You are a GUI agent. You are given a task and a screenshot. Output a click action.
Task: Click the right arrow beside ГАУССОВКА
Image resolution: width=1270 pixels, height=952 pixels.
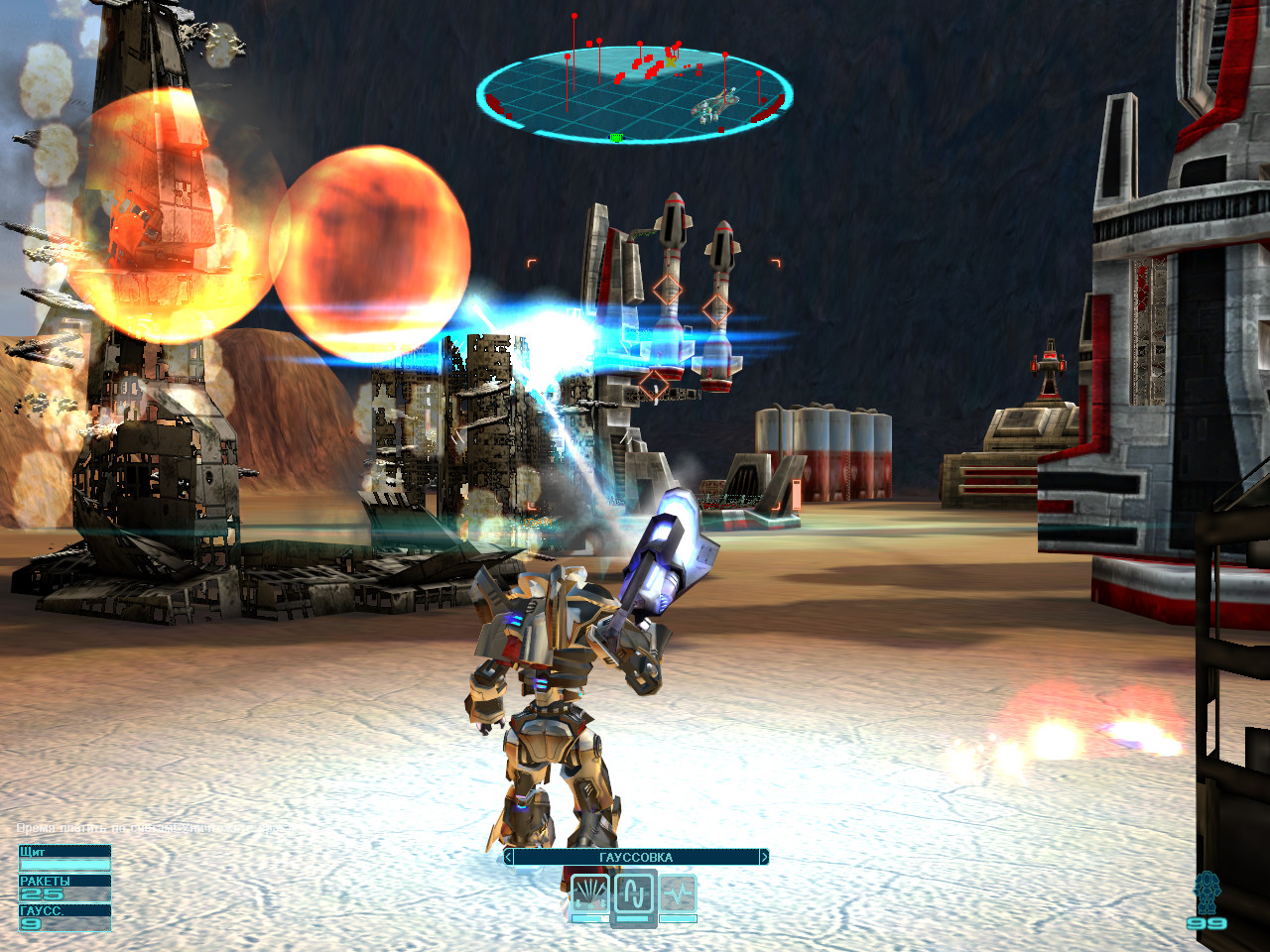click(763, 857)
